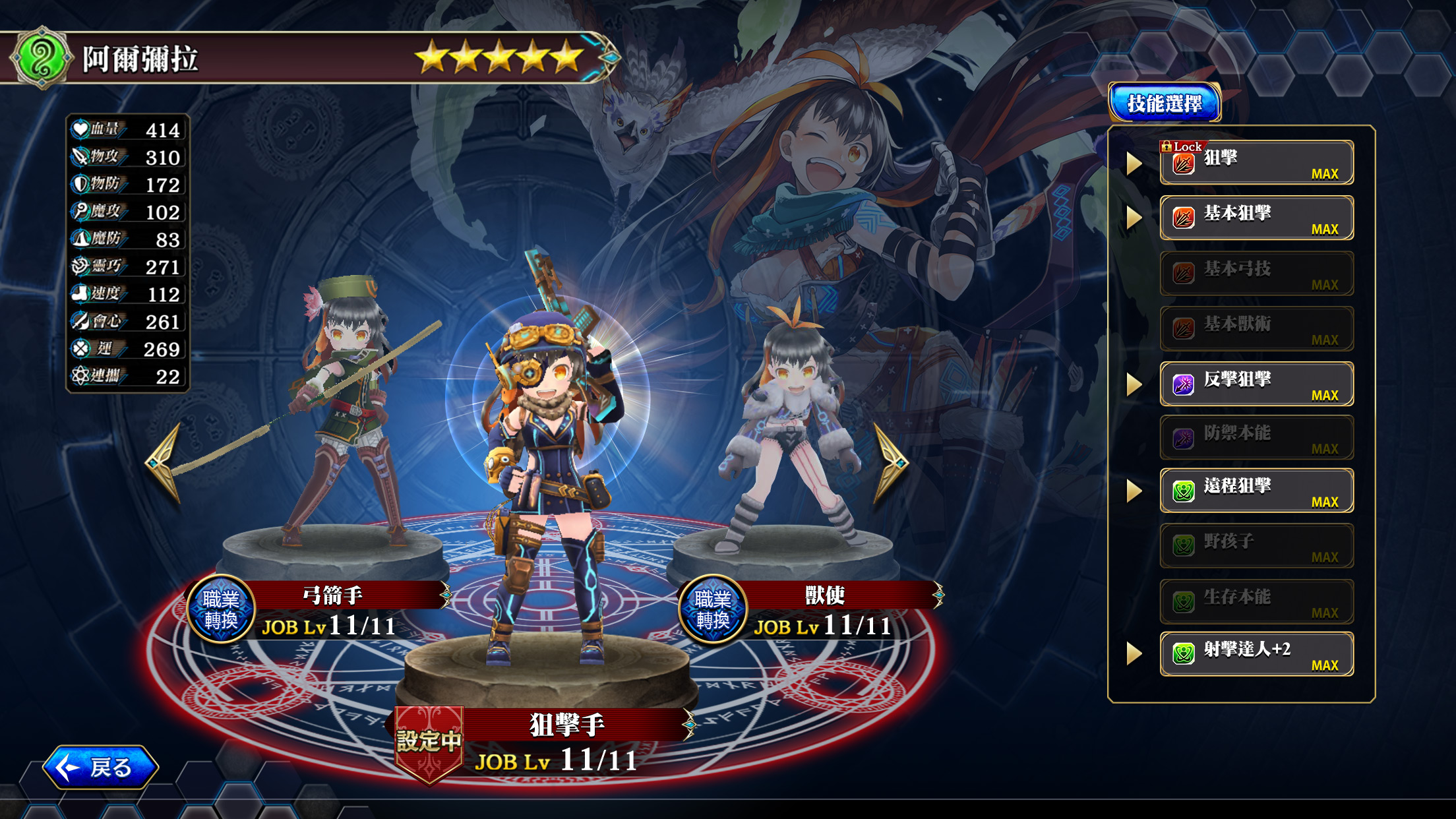This screenshot has height=819, width=1456.
Task: Switch job to 獸使 with 職業轉換
Action: point(713,609)
